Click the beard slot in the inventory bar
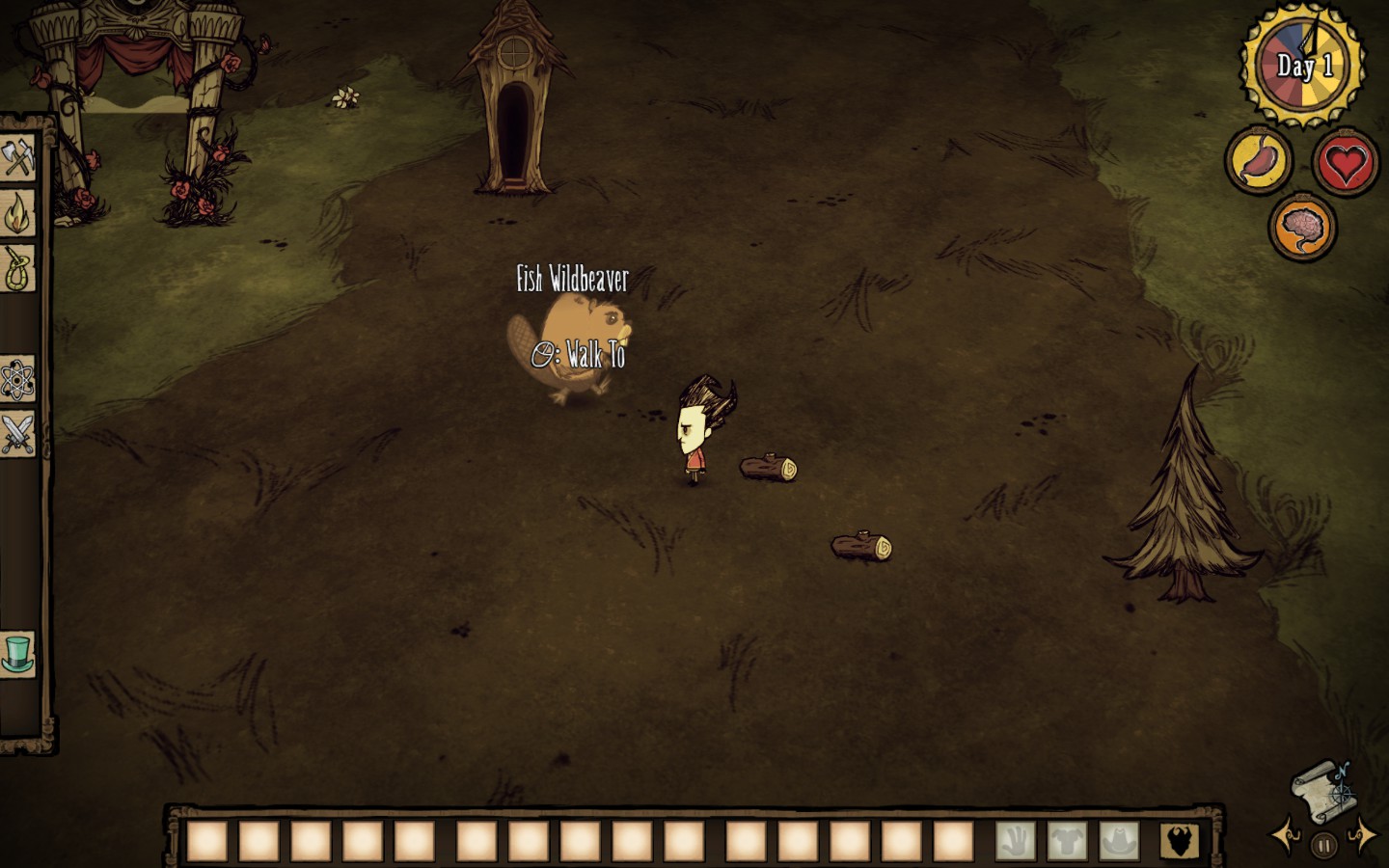Viewport: 1389px width, 868px height. click(x=1180, y=841)
